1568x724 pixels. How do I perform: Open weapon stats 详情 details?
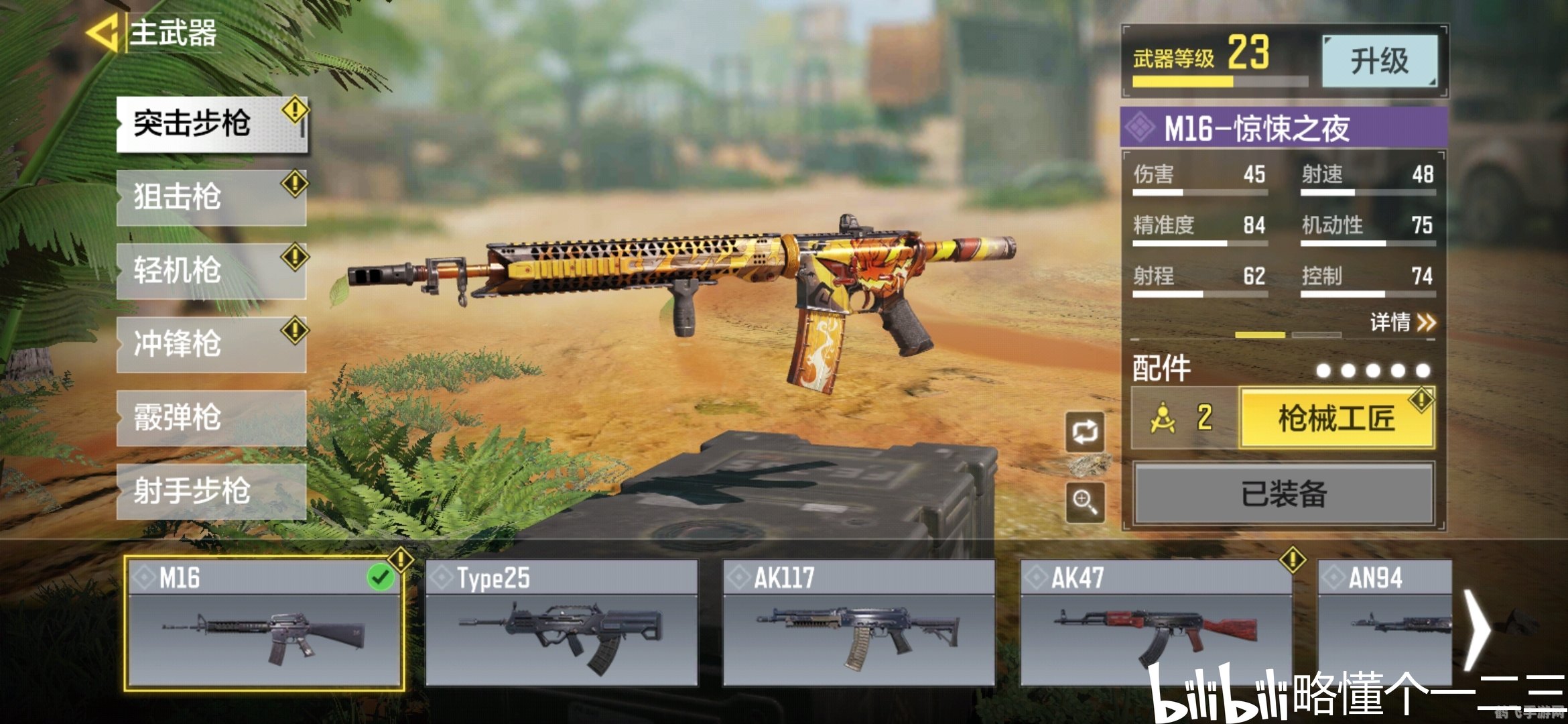point(1402,322)
